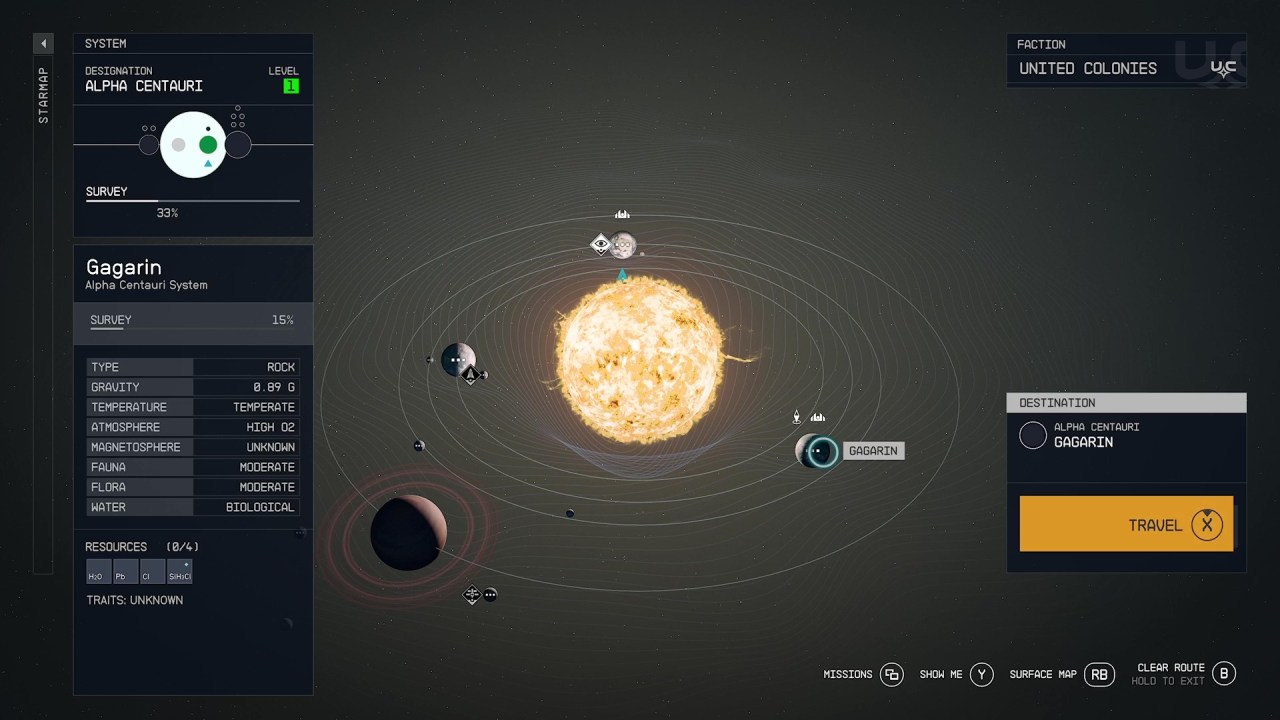Click the rocket landing icon above Gagarin
1280x720 pixels.
point(796,415)
